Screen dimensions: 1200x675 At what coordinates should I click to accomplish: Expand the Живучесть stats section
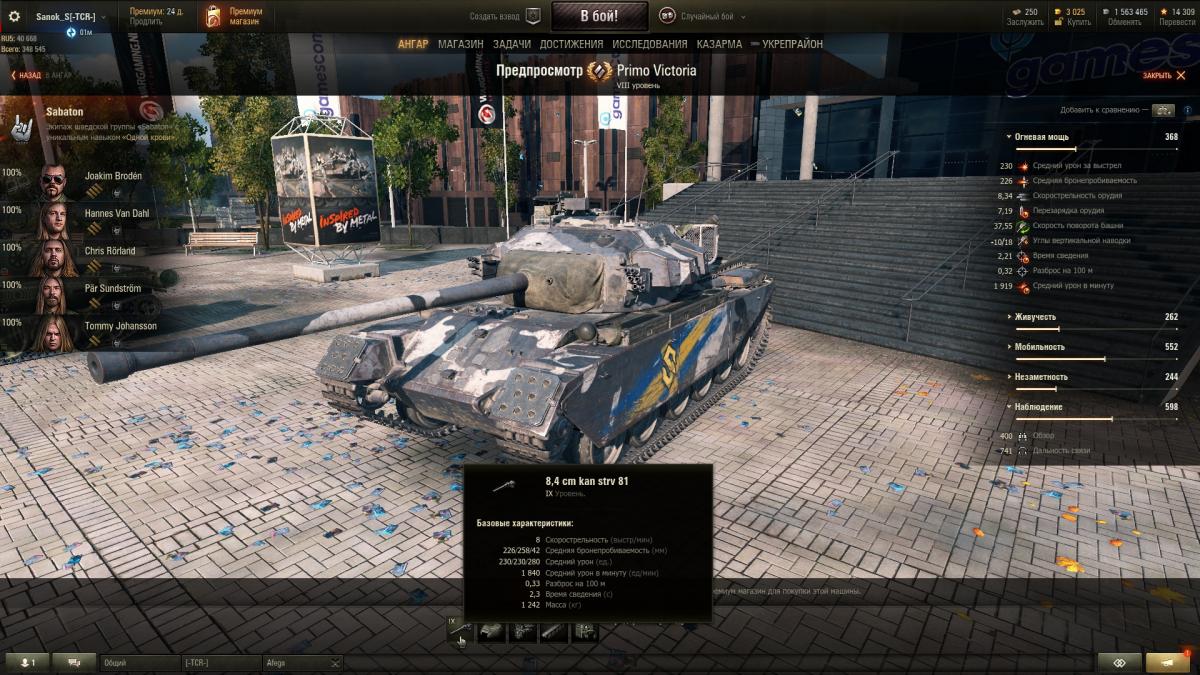(1035, 317)
